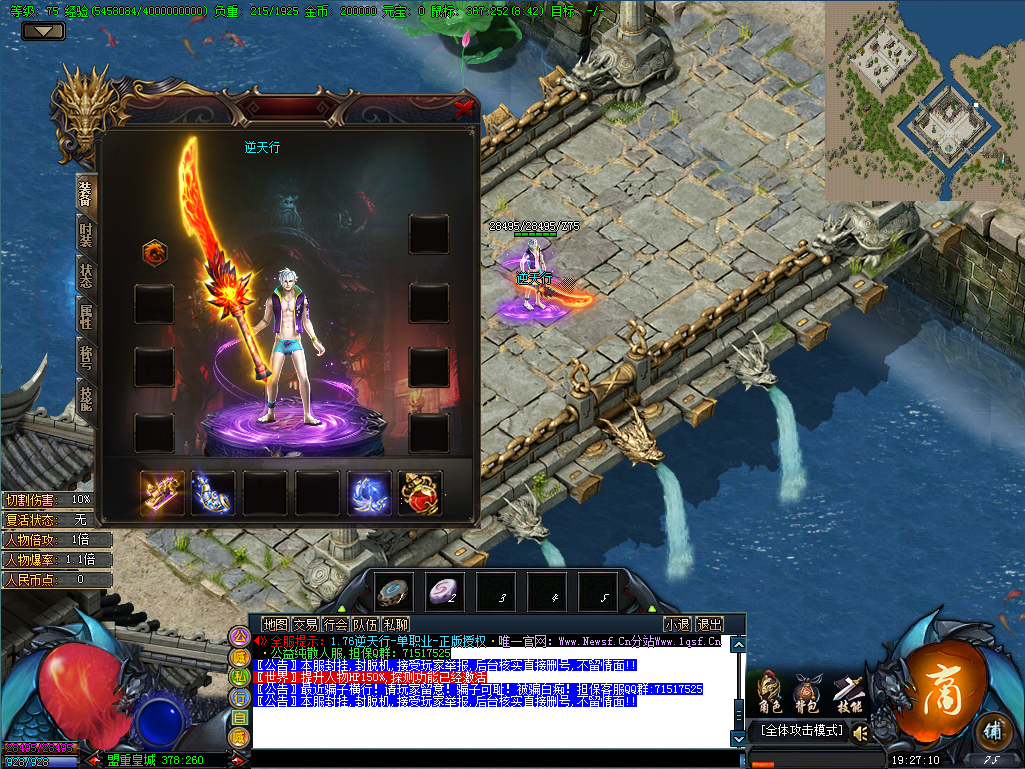Screen dimensions: 1025x769
Task: Open the 角色 character icon
Action: [x=769, y=692]
